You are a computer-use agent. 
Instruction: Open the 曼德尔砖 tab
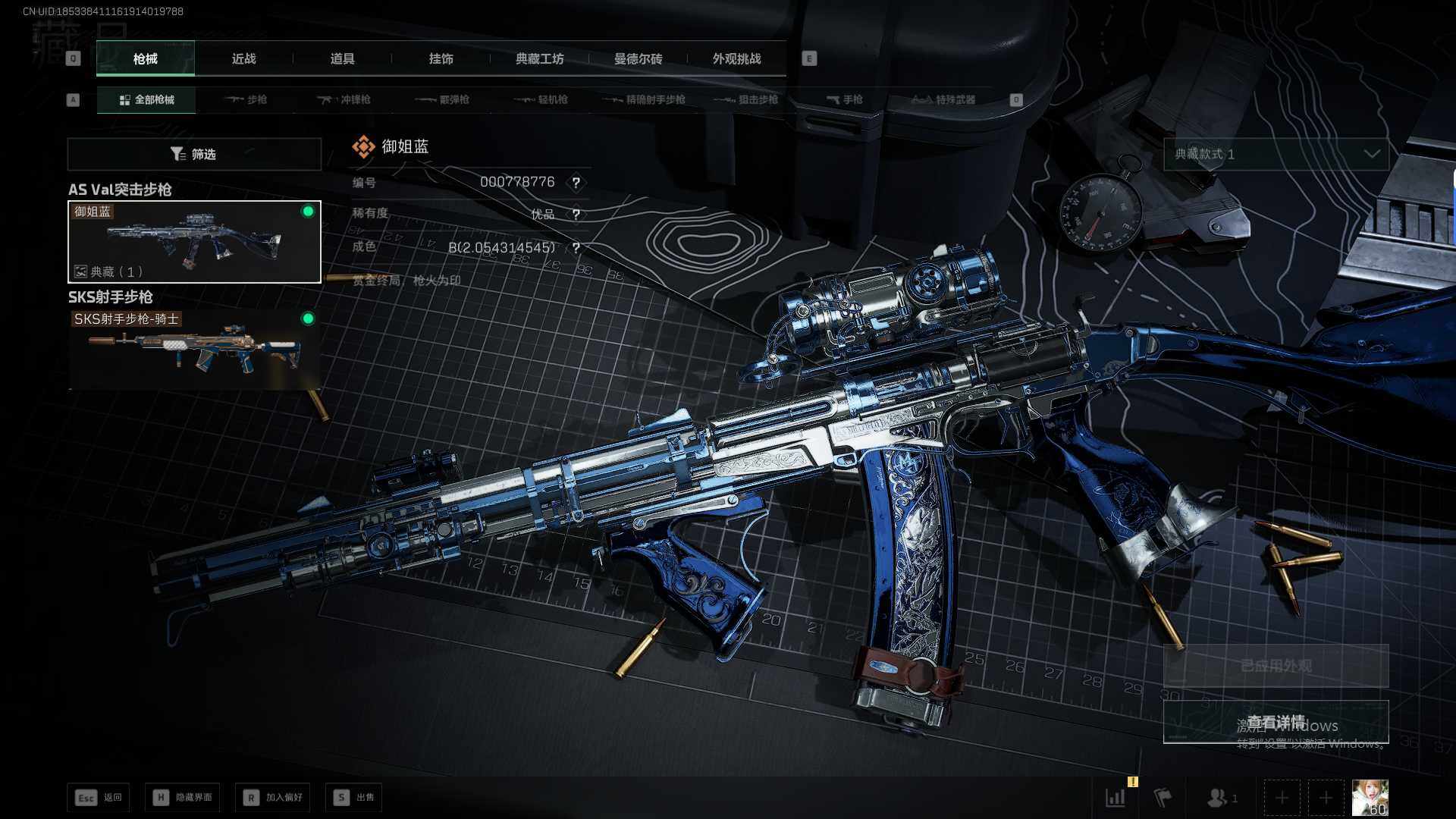[638, 58]
